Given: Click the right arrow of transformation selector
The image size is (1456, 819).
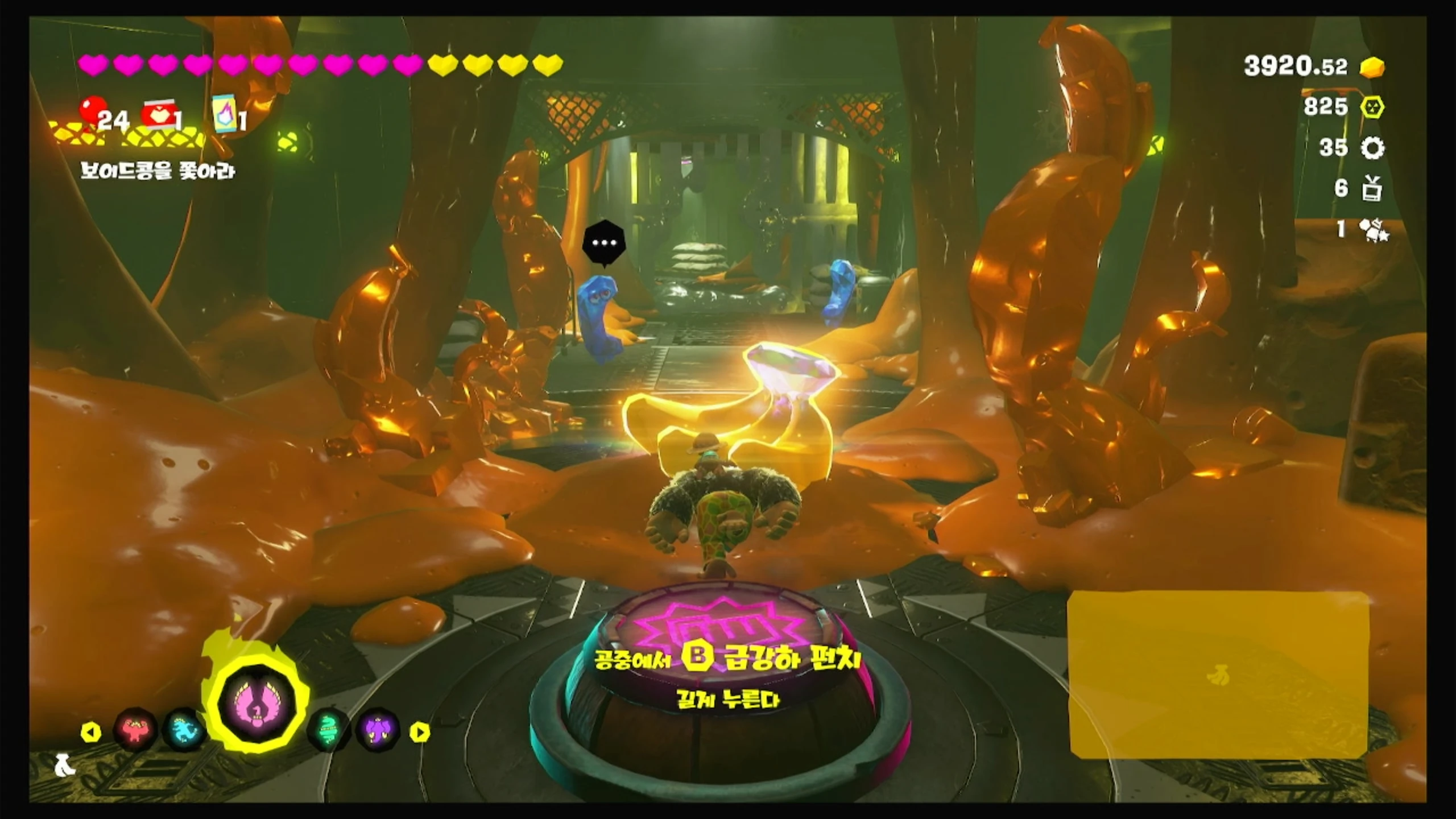Looking at the screenshot, I should (x=420, y=732).
